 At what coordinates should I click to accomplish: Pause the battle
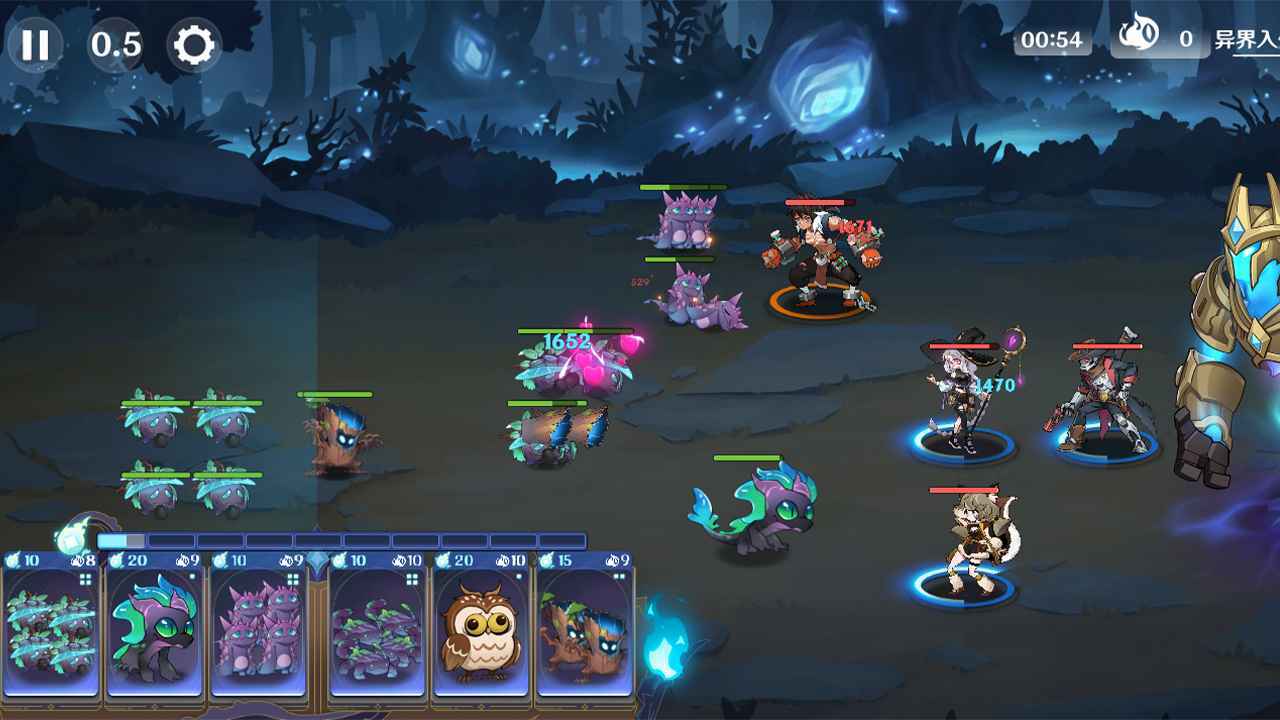(35, 44)
